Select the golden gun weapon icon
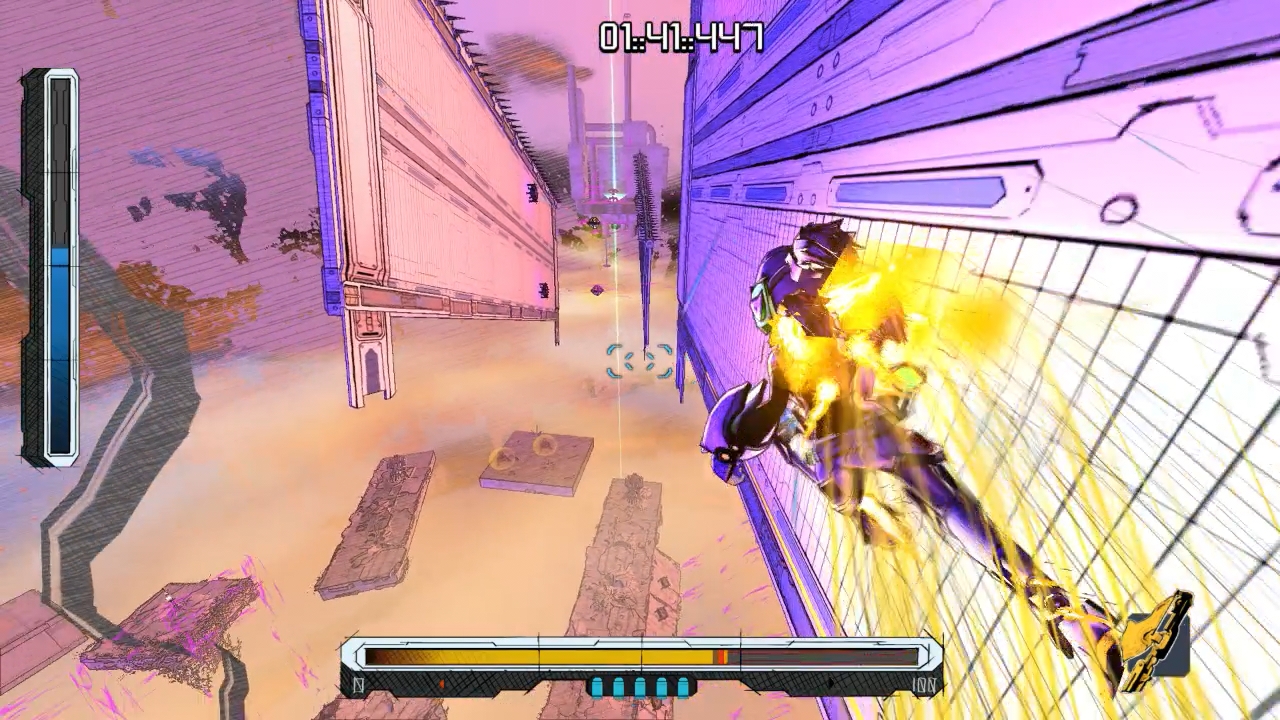Viewport: 1280px width, 720px height. [x=1157, y=641]
